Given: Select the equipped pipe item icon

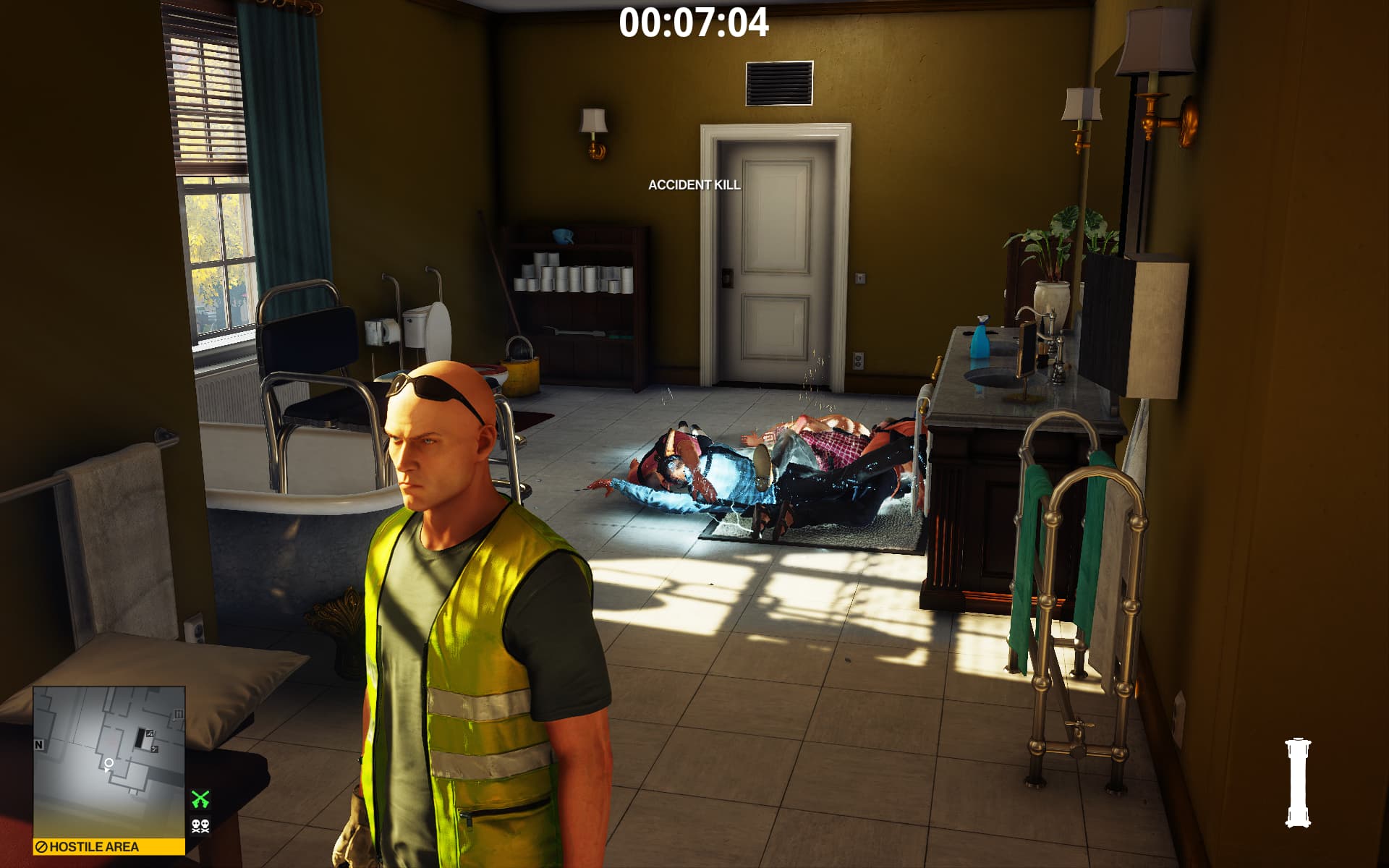Looking at the screenshot, I should pos(1298,782).
